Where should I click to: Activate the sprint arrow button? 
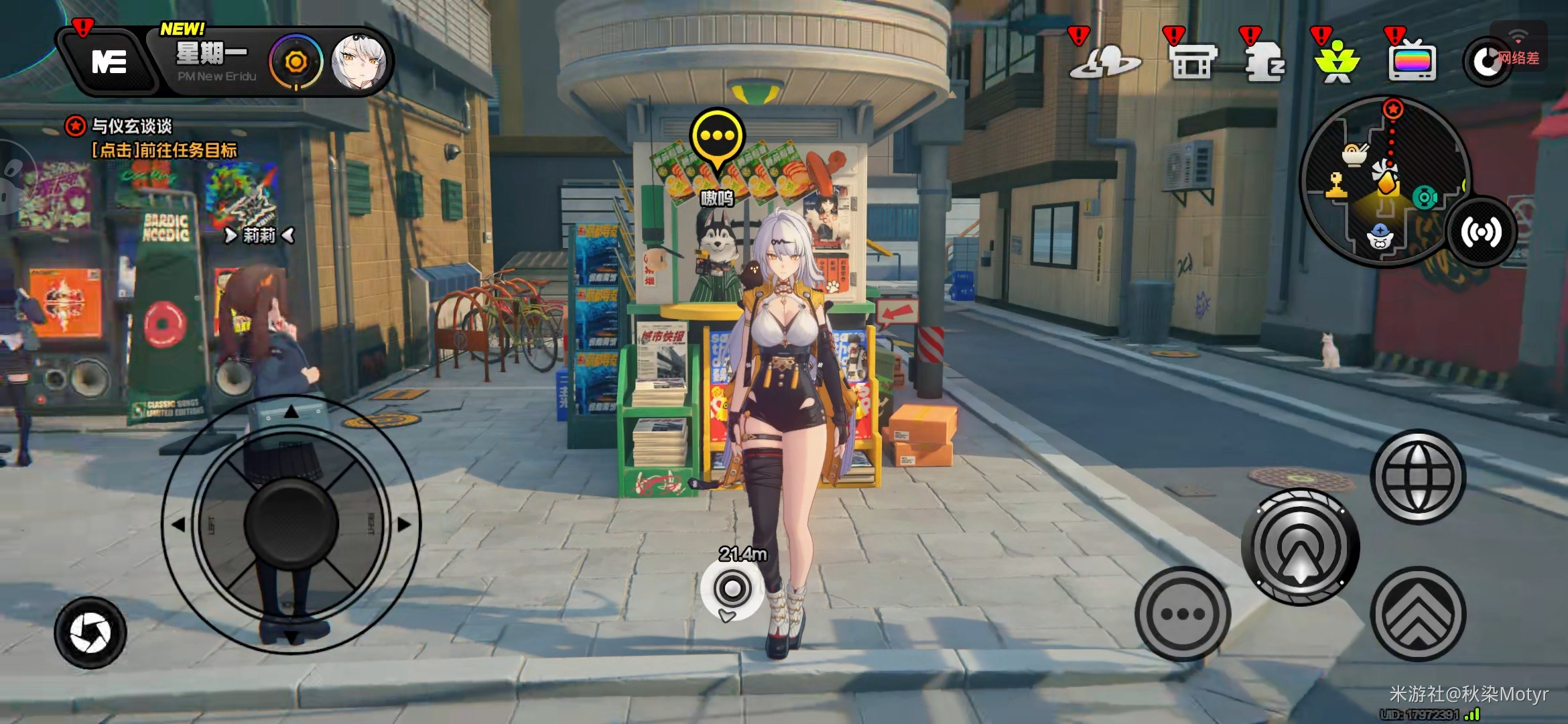1300,547
